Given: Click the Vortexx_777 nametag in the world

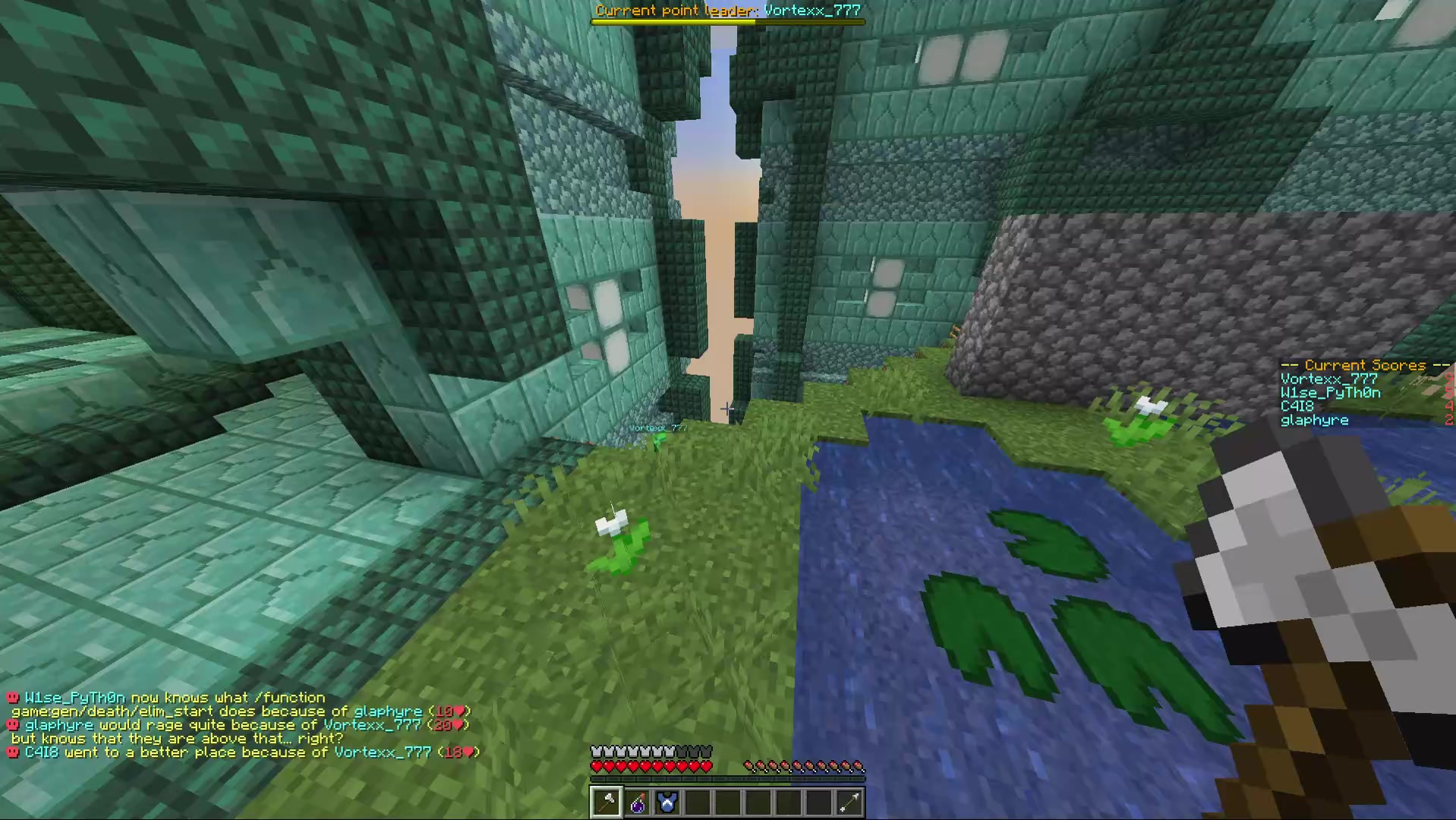Looking at the screenshot, I should pos(657,428).
